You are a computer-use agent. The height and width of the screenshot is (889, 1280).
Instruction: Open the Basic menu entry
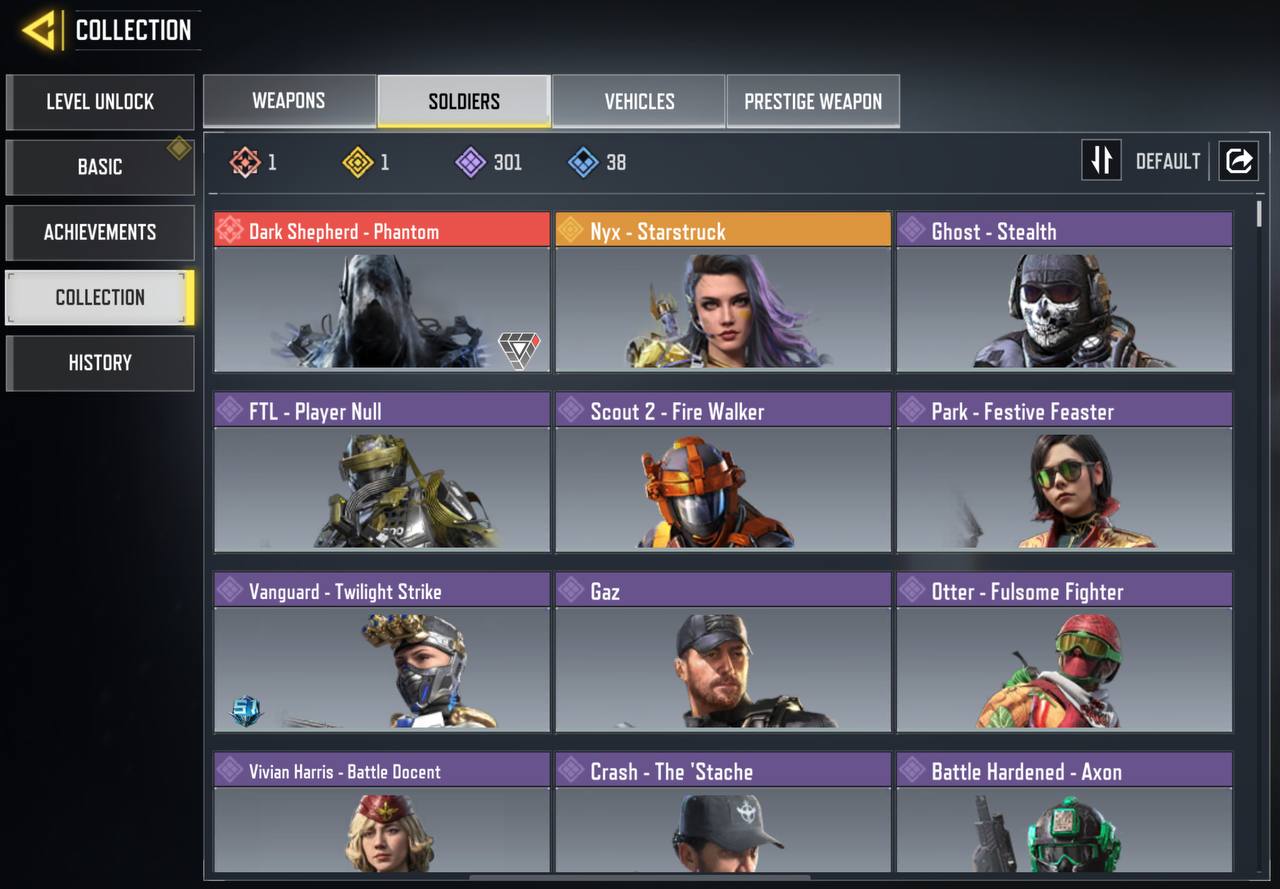click(100, 167)
